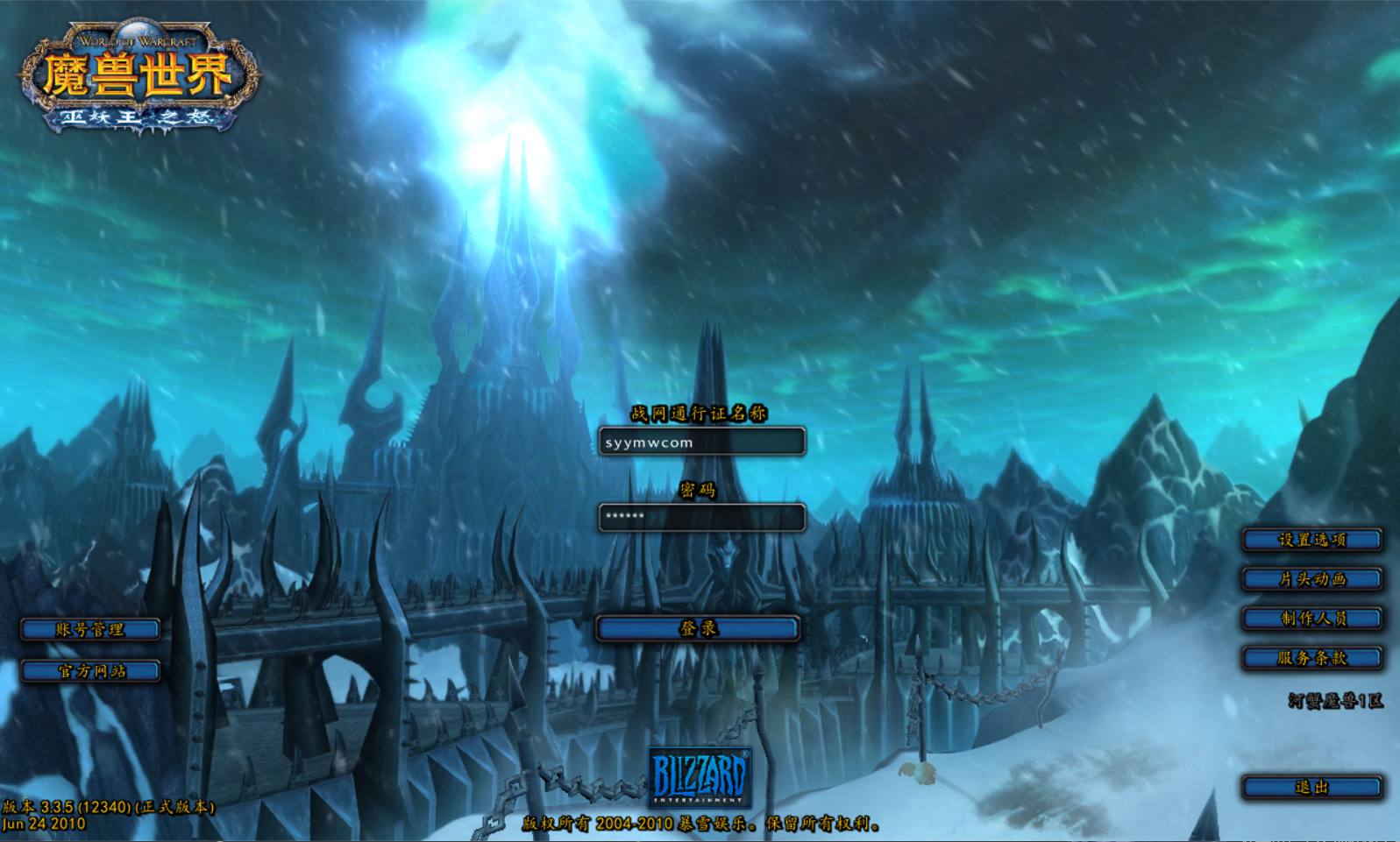Screen dimensions: 1400x842
Task: Click the 战网通行证名称 field label
Action: tap(699, 412)
